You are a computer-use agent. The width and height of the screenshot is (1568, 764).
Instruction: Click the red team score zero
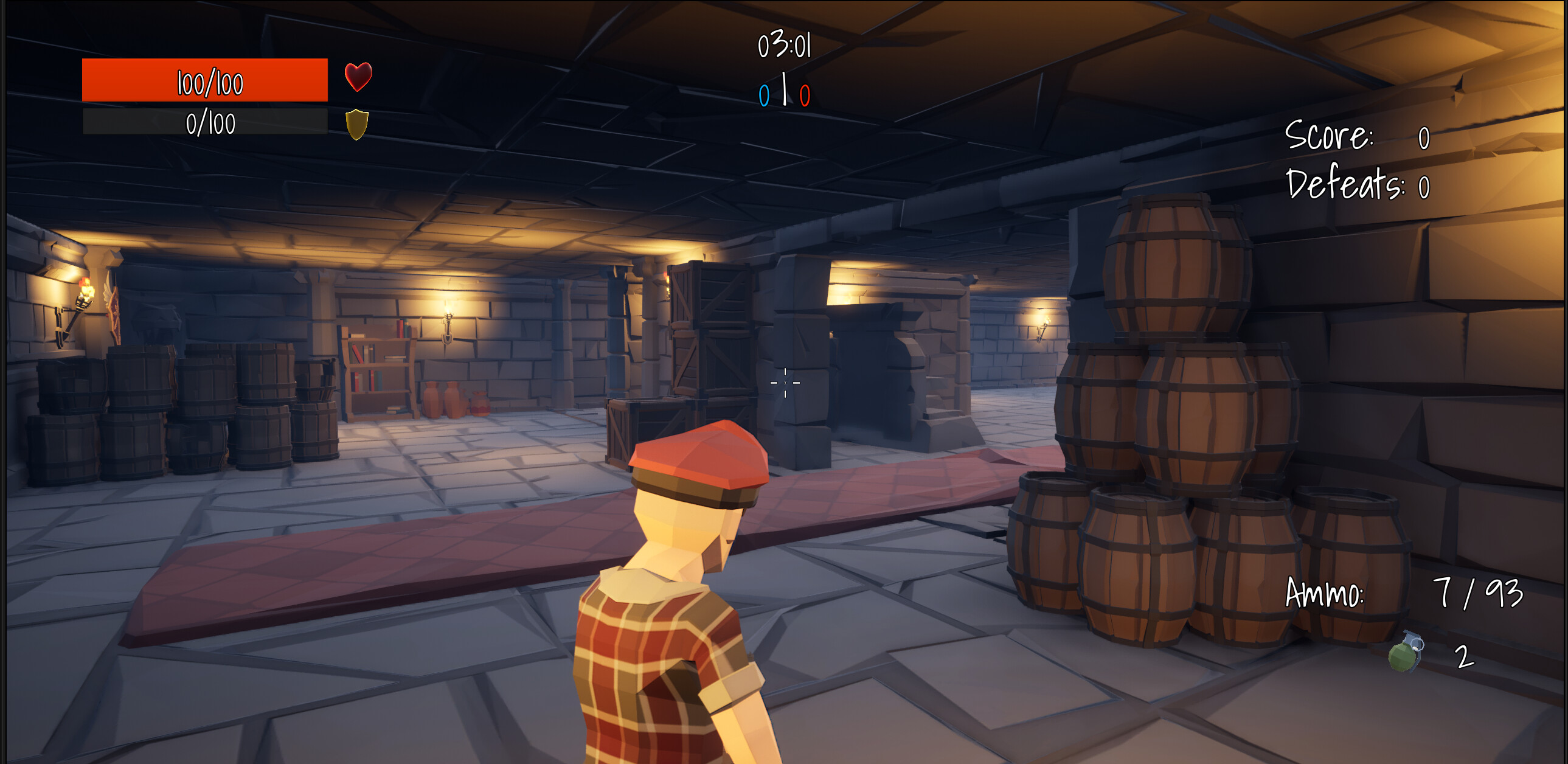(805, 94)
